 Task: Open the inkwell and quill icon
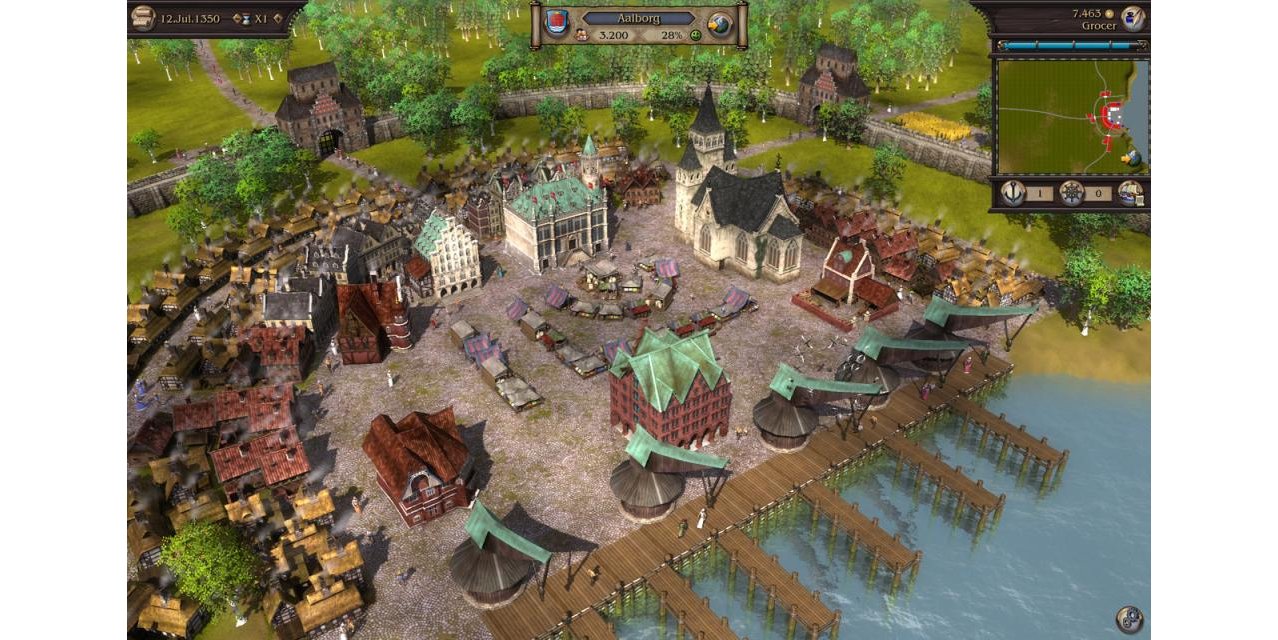coord(1132,17)
